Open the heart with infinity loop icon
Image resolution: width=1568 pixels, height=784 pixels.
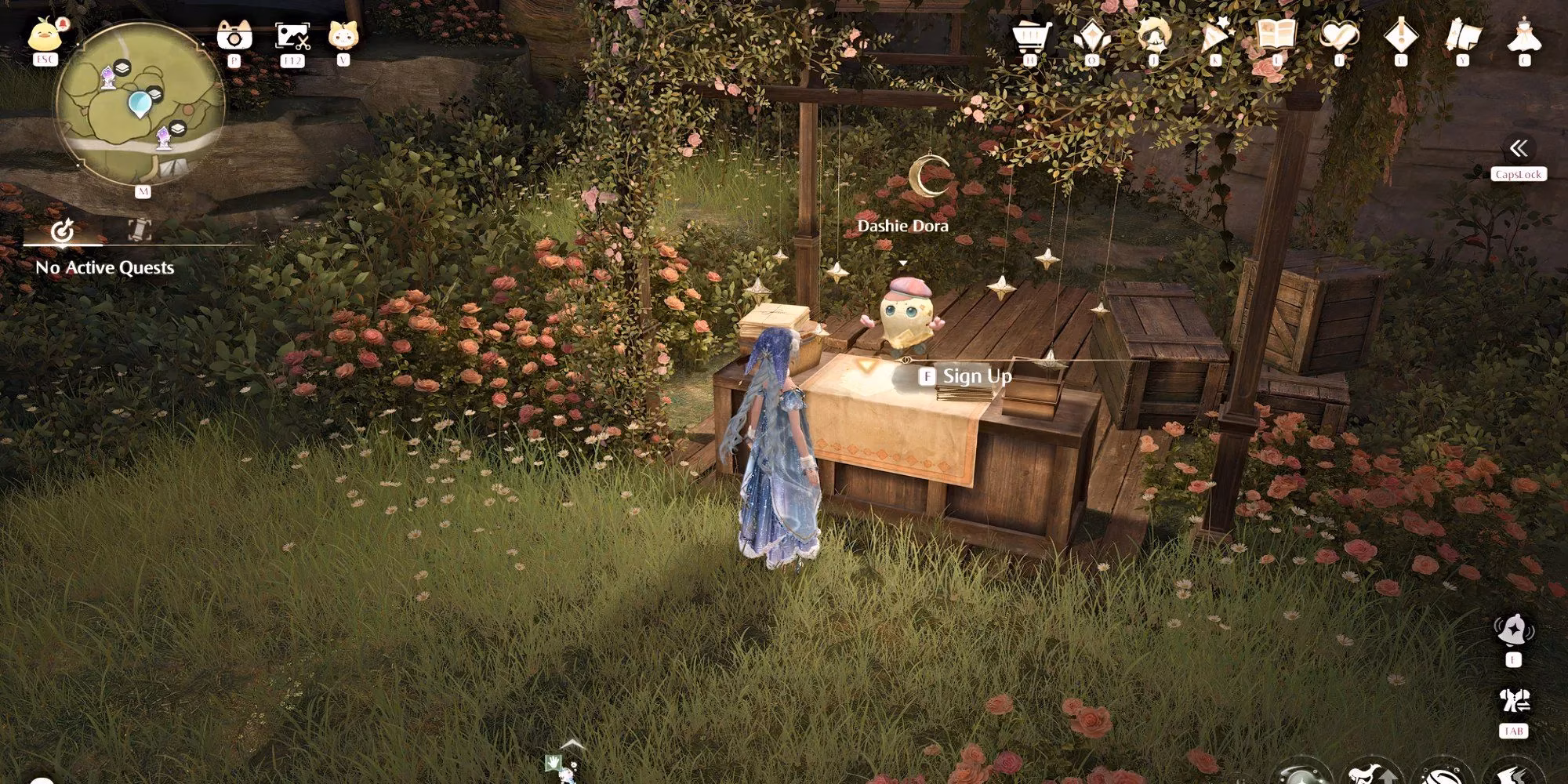[x=1338, y=36]
